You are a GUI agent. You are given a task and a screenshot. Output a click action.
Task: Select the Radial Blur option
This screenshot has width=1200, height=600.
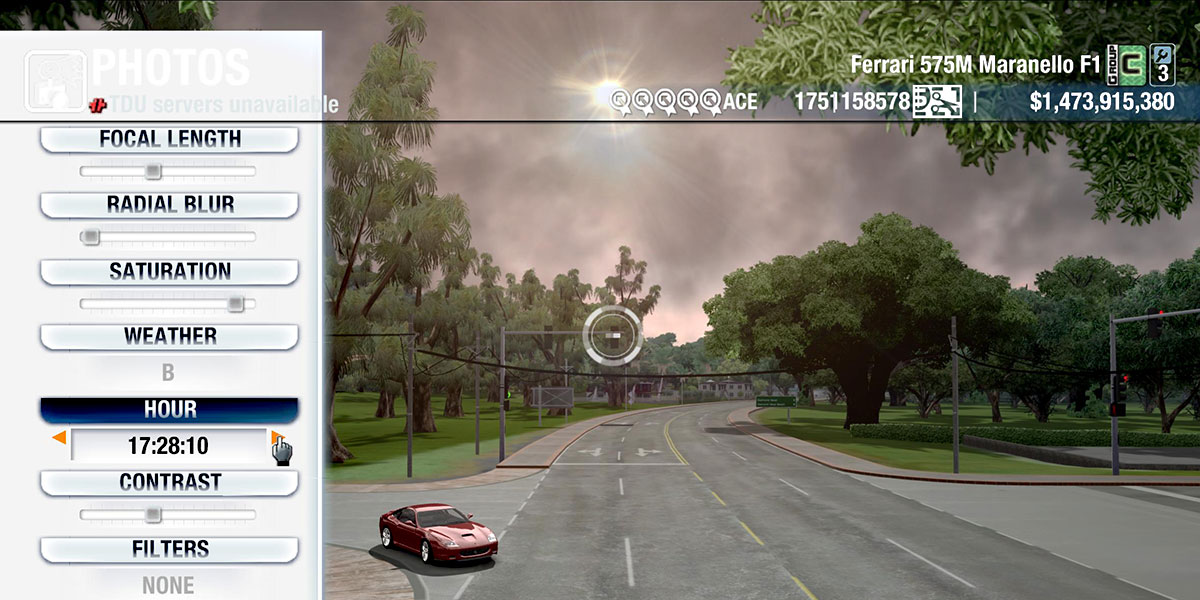coord(169,205)
